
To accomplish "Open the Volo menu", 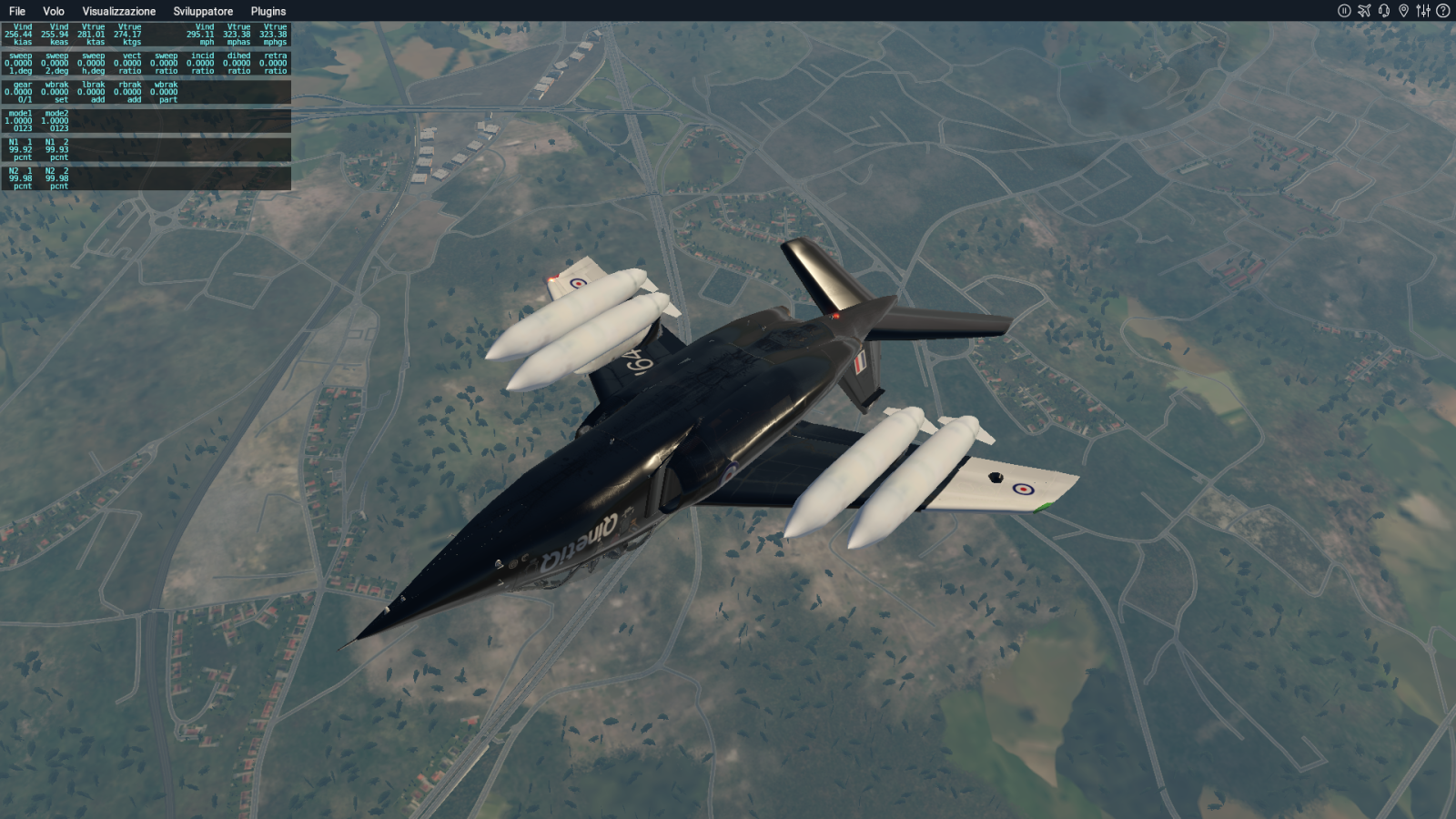I will tap(53, 11).
